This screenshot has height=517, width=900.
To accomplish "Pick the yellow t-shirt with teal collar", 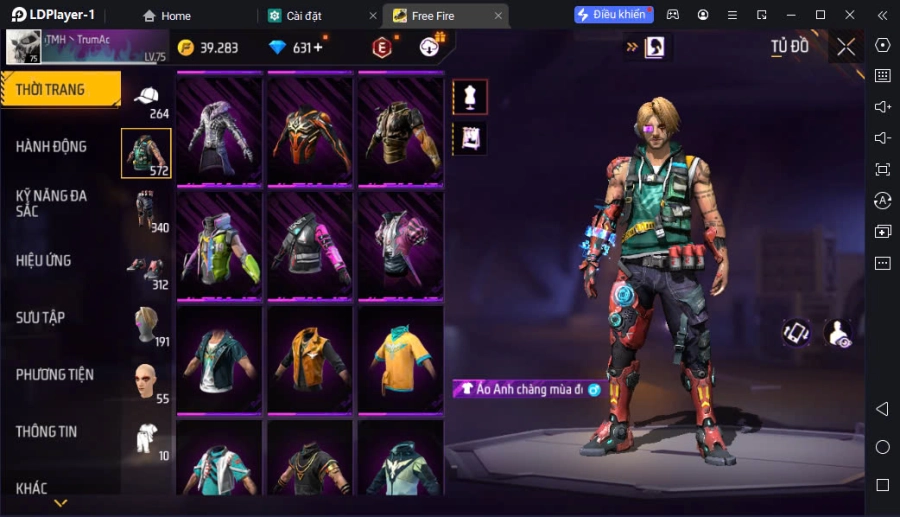I will [x=400, y=358].
